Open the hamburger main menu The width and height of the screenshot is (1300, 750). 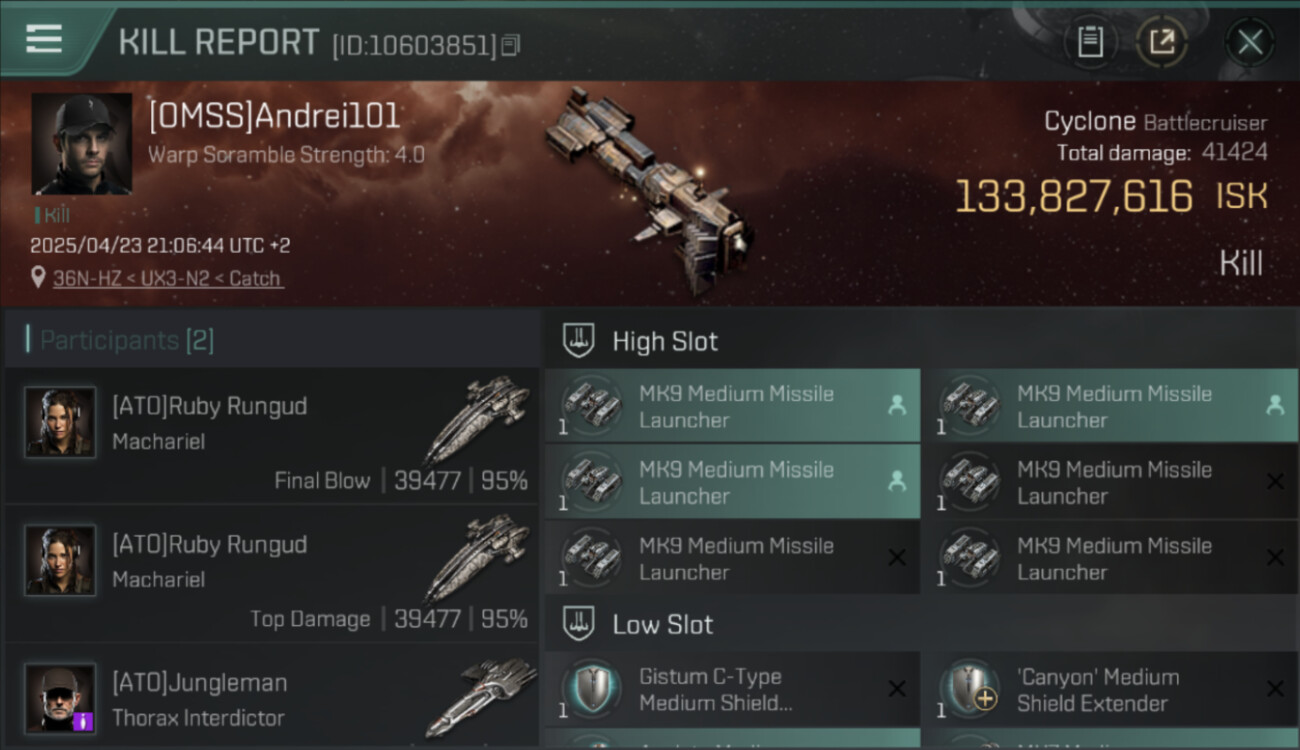[44, 40]
